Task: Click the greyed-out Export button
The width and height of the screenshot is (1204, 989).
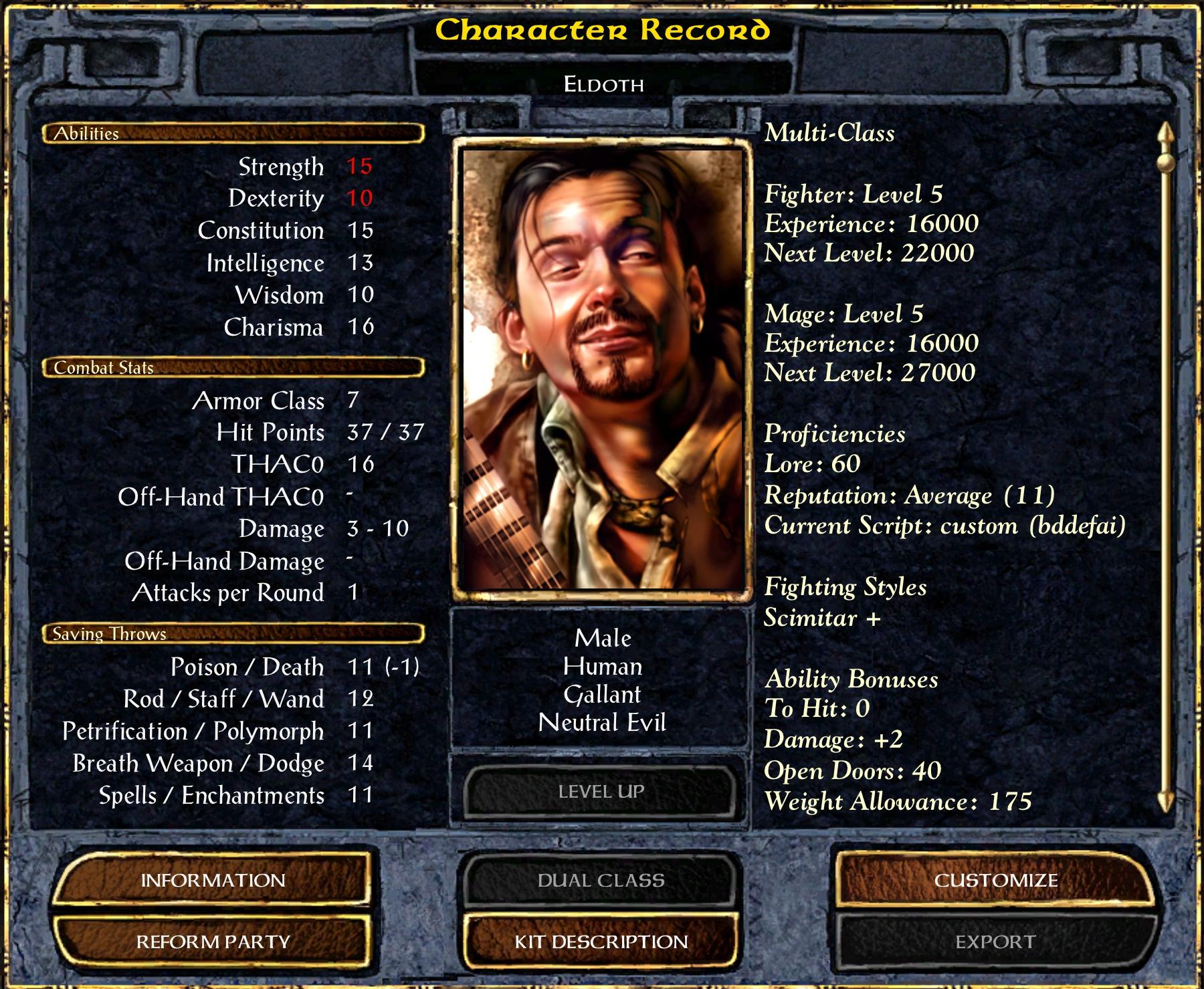Action: [995, 942]
